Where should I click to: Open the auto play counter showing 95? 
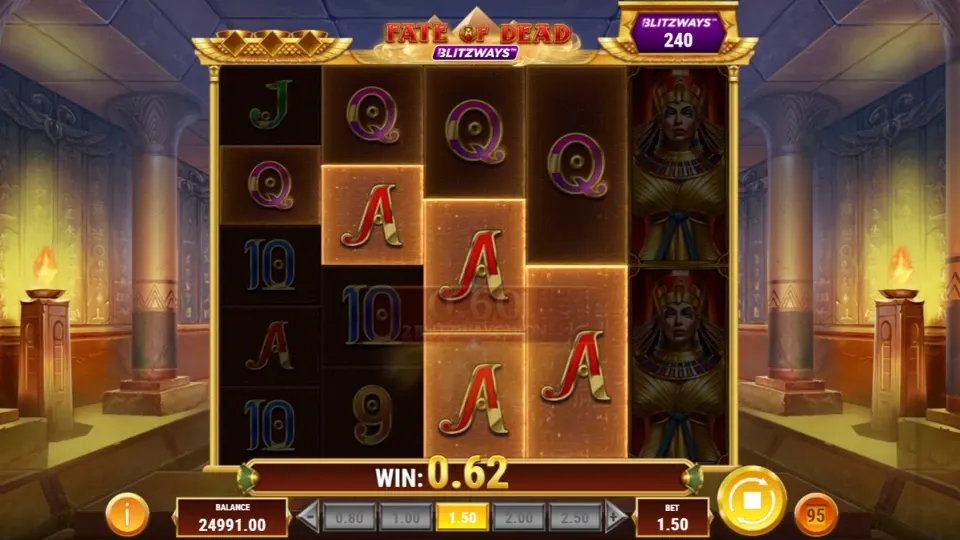click(815, 515)
